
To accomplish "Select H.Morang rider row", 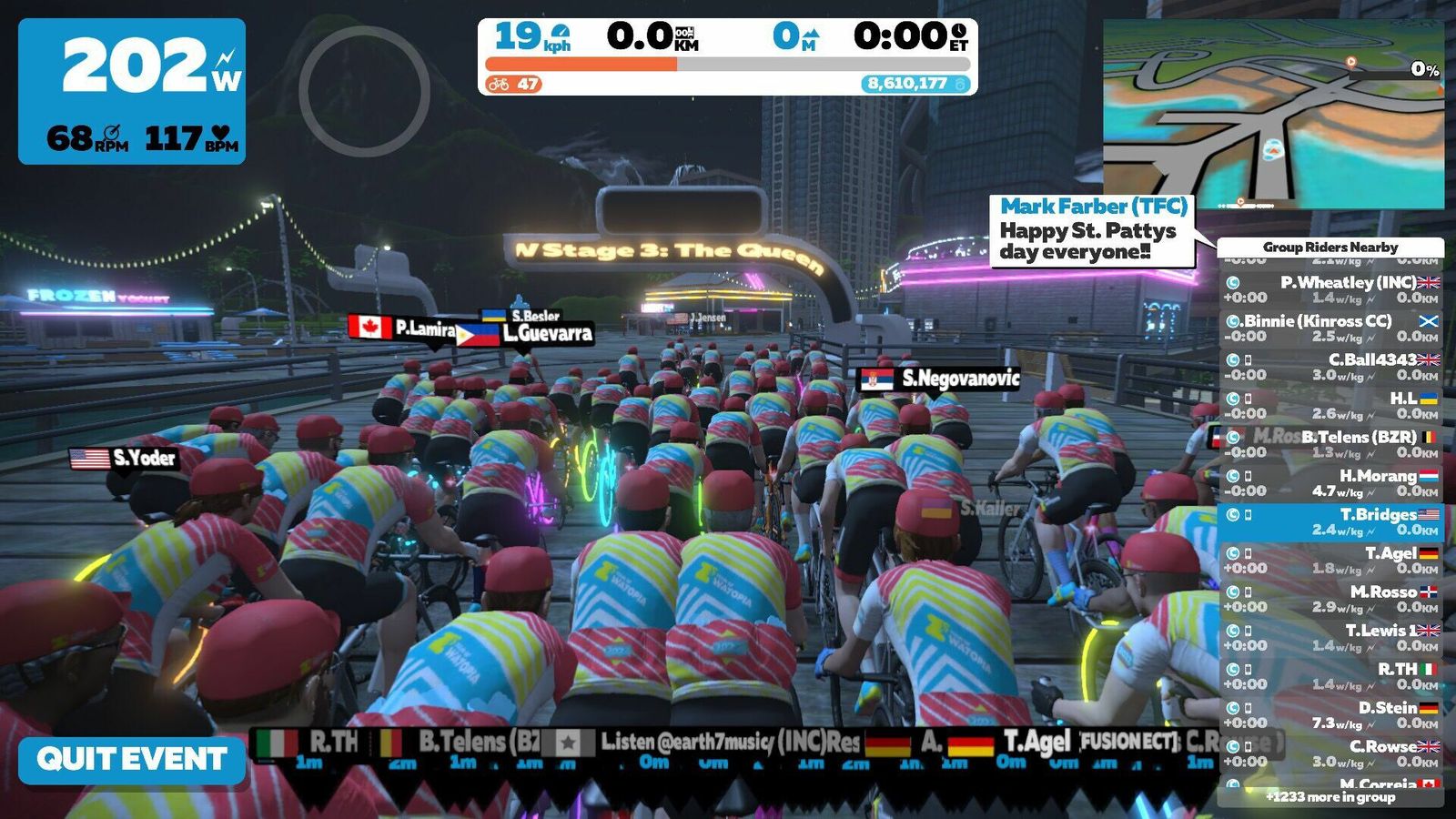I will (1330, 483).
